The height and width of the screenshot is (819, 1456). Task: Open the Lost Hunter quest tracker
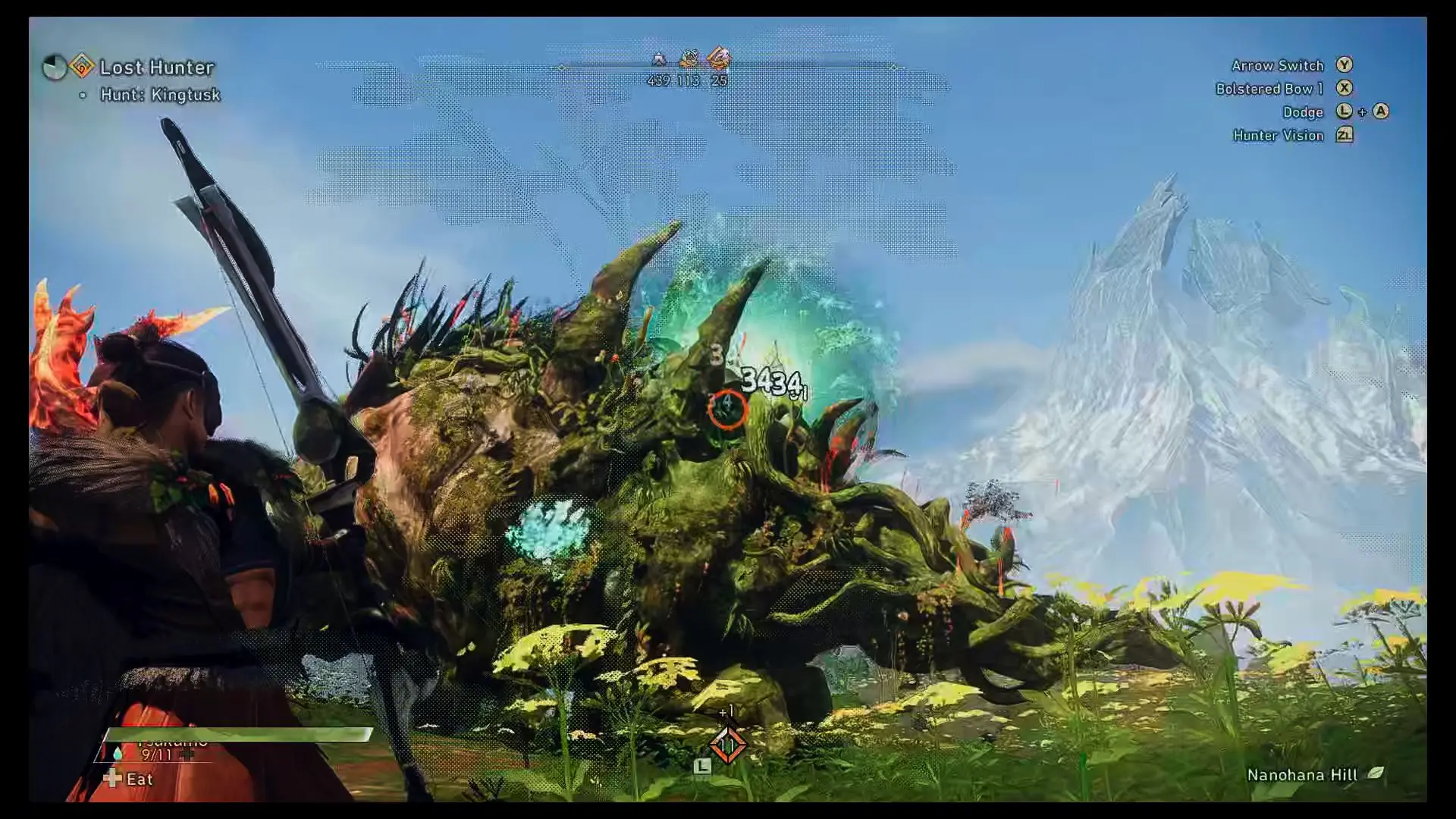click(156, 67)
